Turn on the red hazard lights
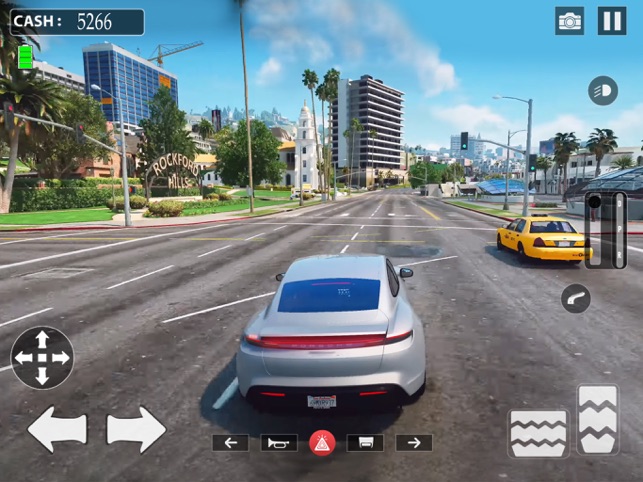The image size is (643, 482). [x=322, y=442]
